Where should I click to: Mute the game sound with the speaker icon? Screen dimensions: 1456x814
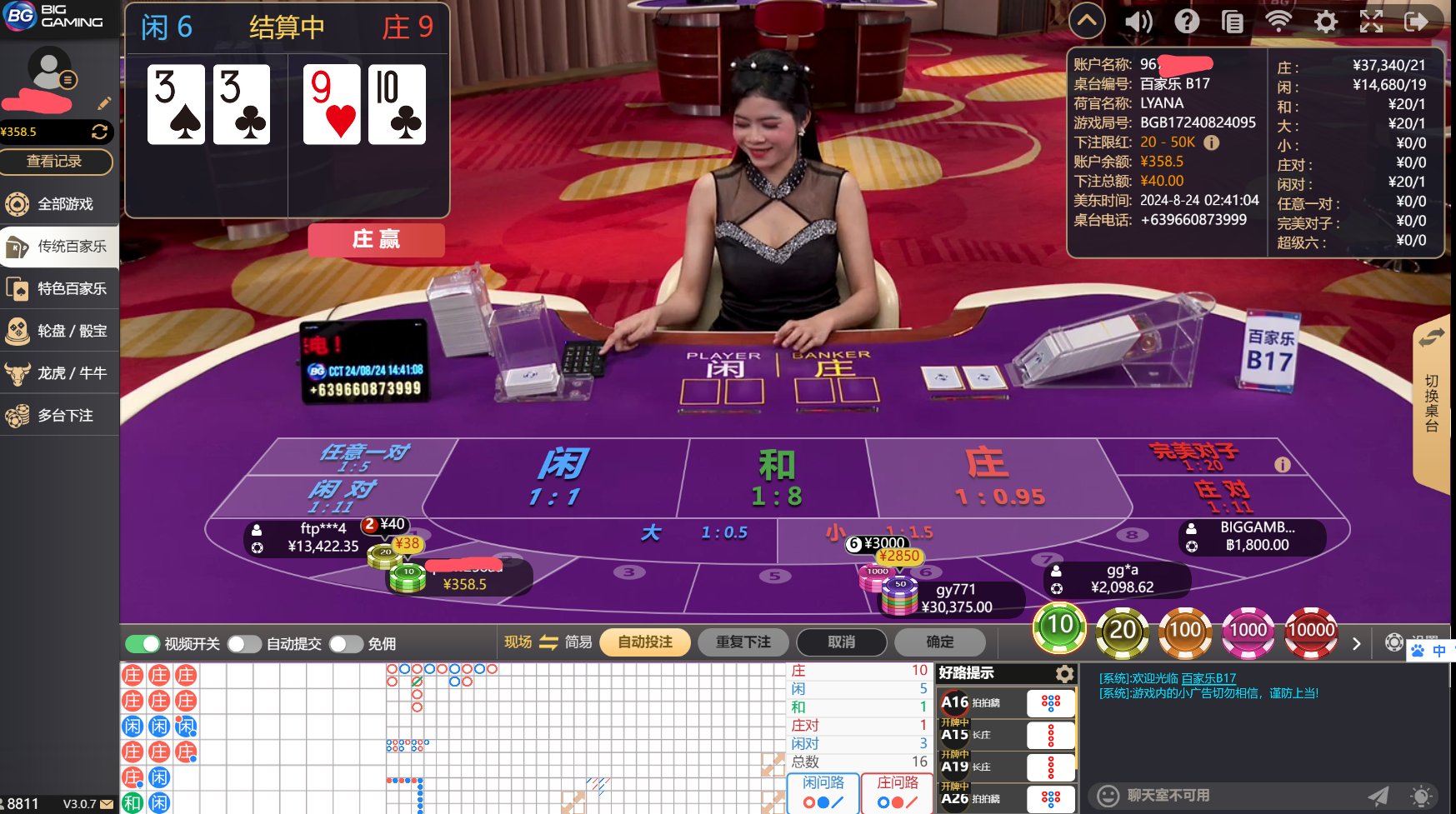1138,21
